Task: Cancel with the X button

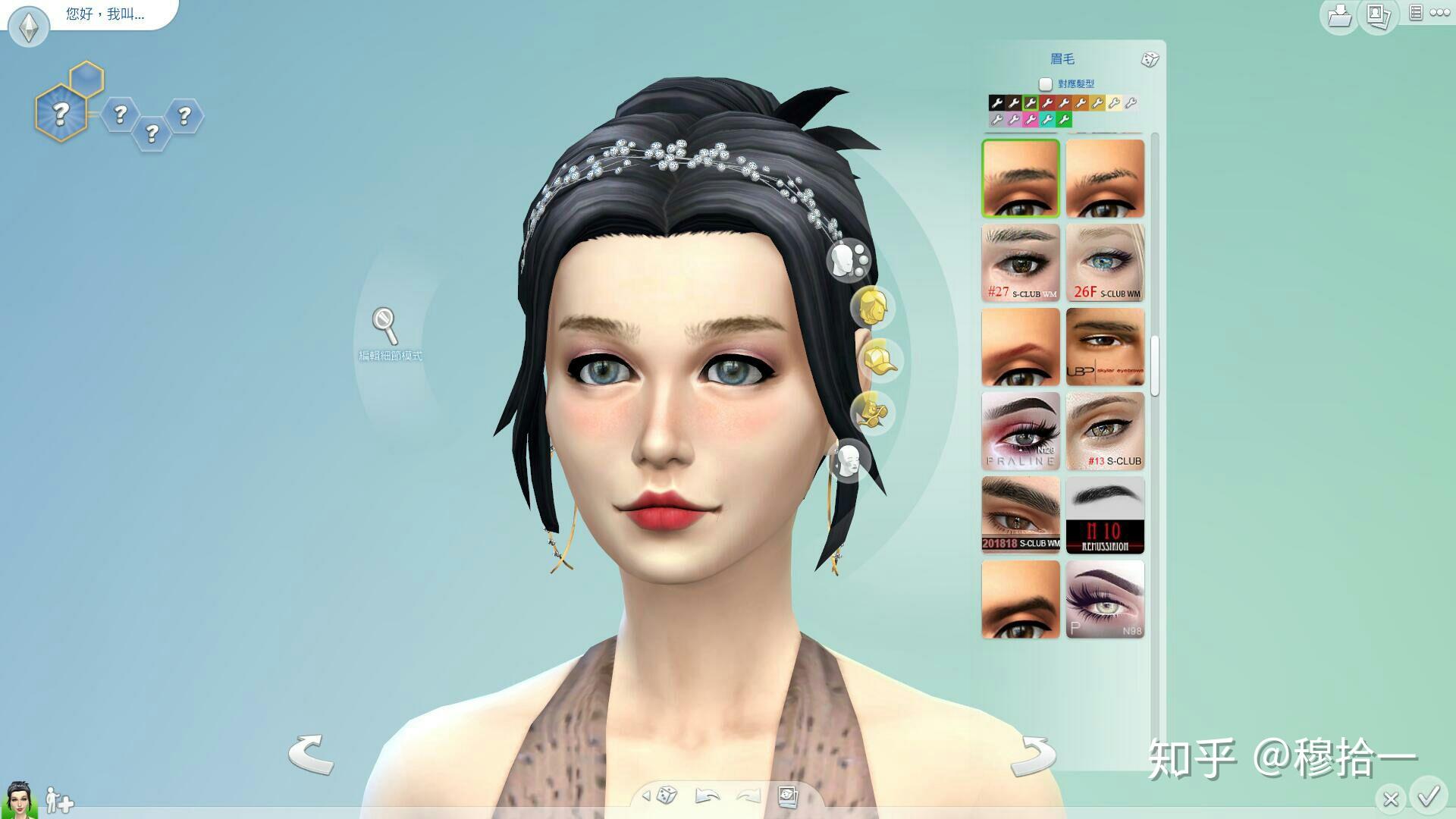Action: [x=1391, y=799]
